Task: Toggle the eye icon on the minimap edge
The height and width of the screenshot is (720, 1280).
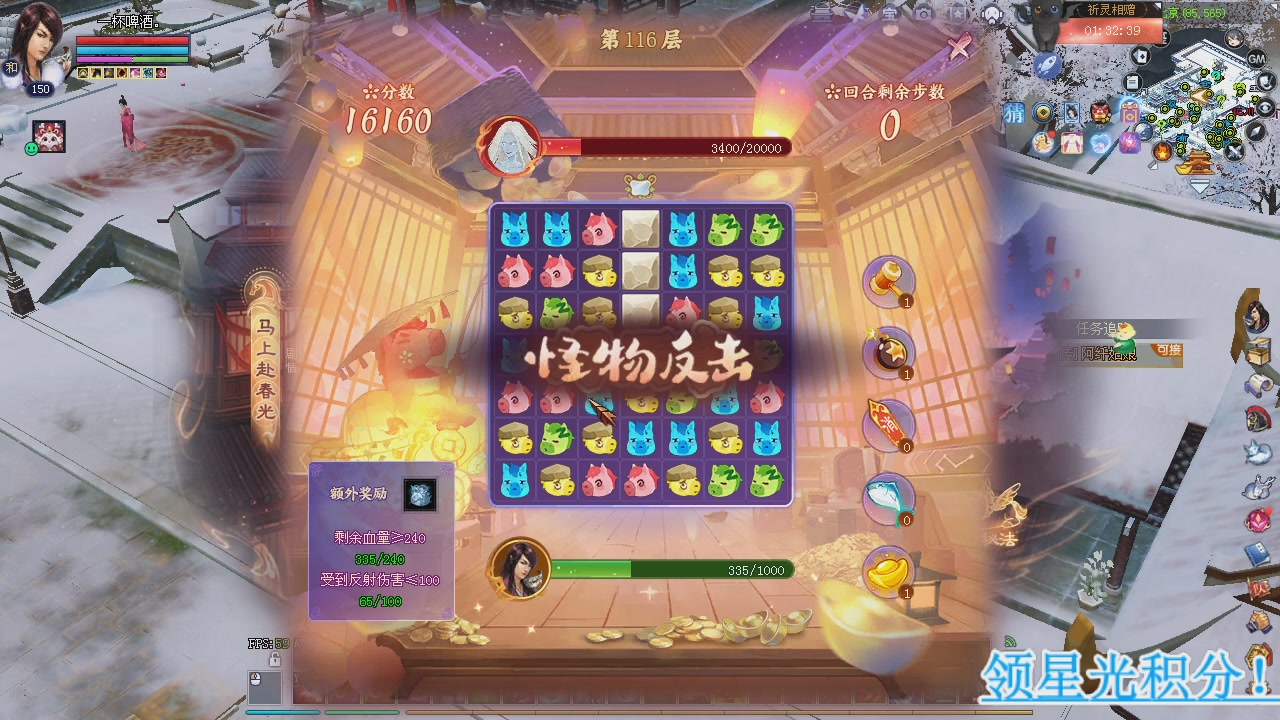Action: coord(1267,106)
